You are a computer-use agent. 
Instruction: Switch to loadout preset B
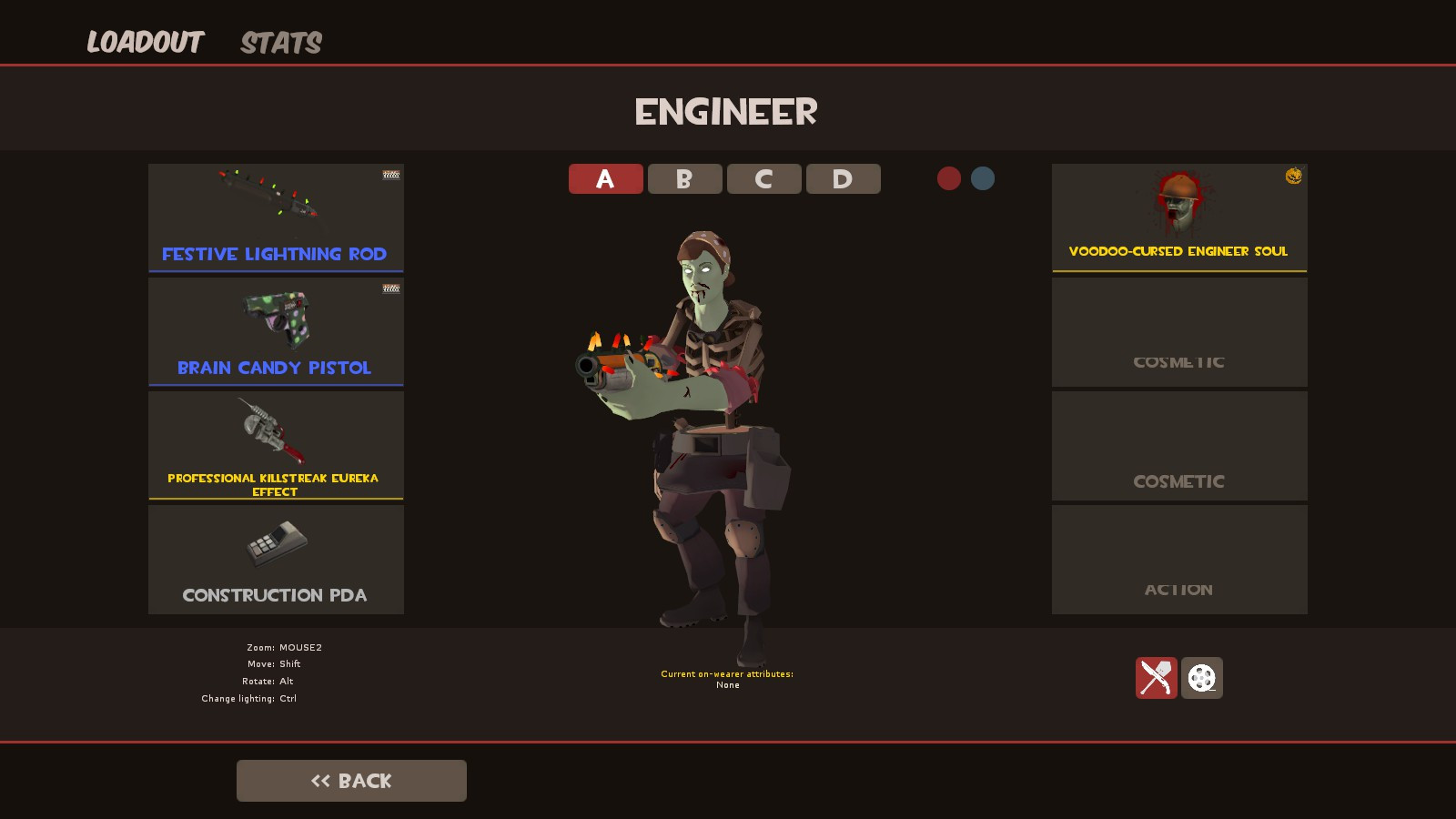click(684, 178)
